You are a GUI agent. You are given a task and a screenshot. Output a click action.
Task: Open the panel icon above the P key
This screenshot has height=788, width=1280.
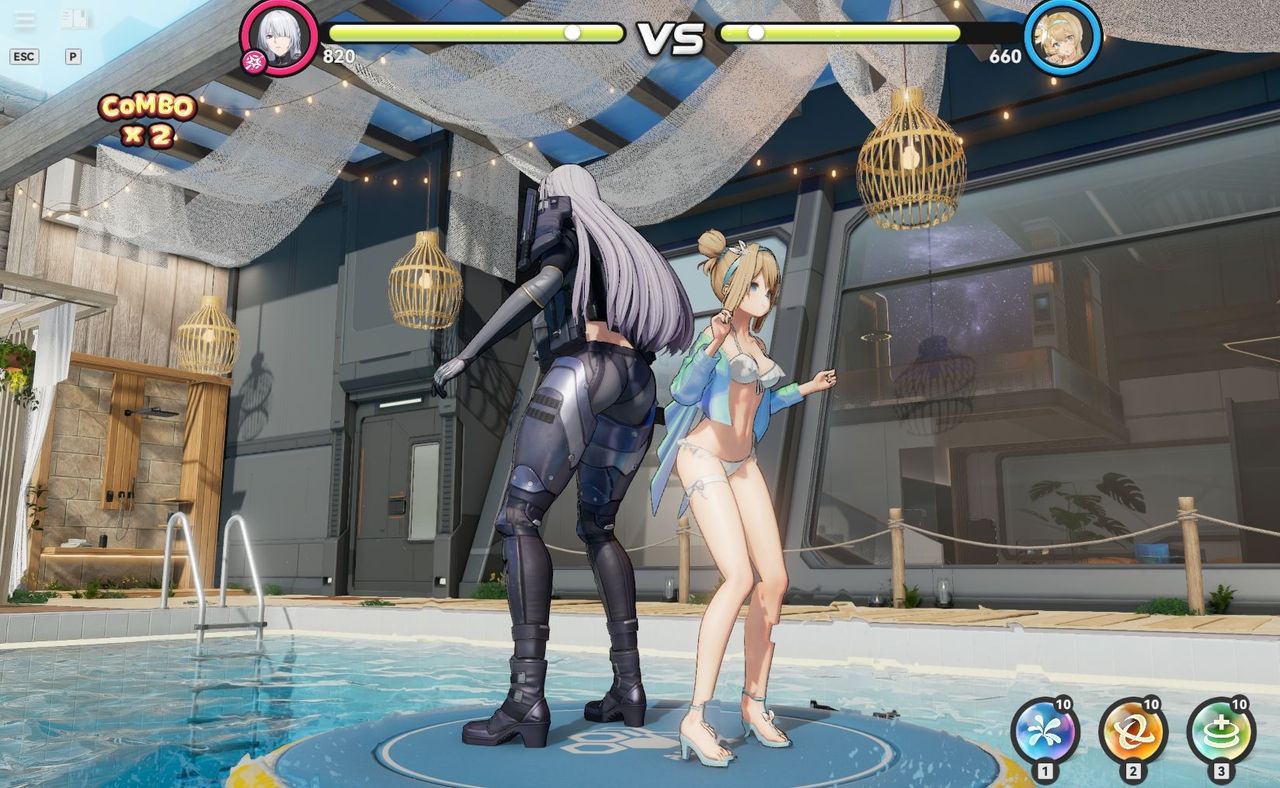pos(73,19)
